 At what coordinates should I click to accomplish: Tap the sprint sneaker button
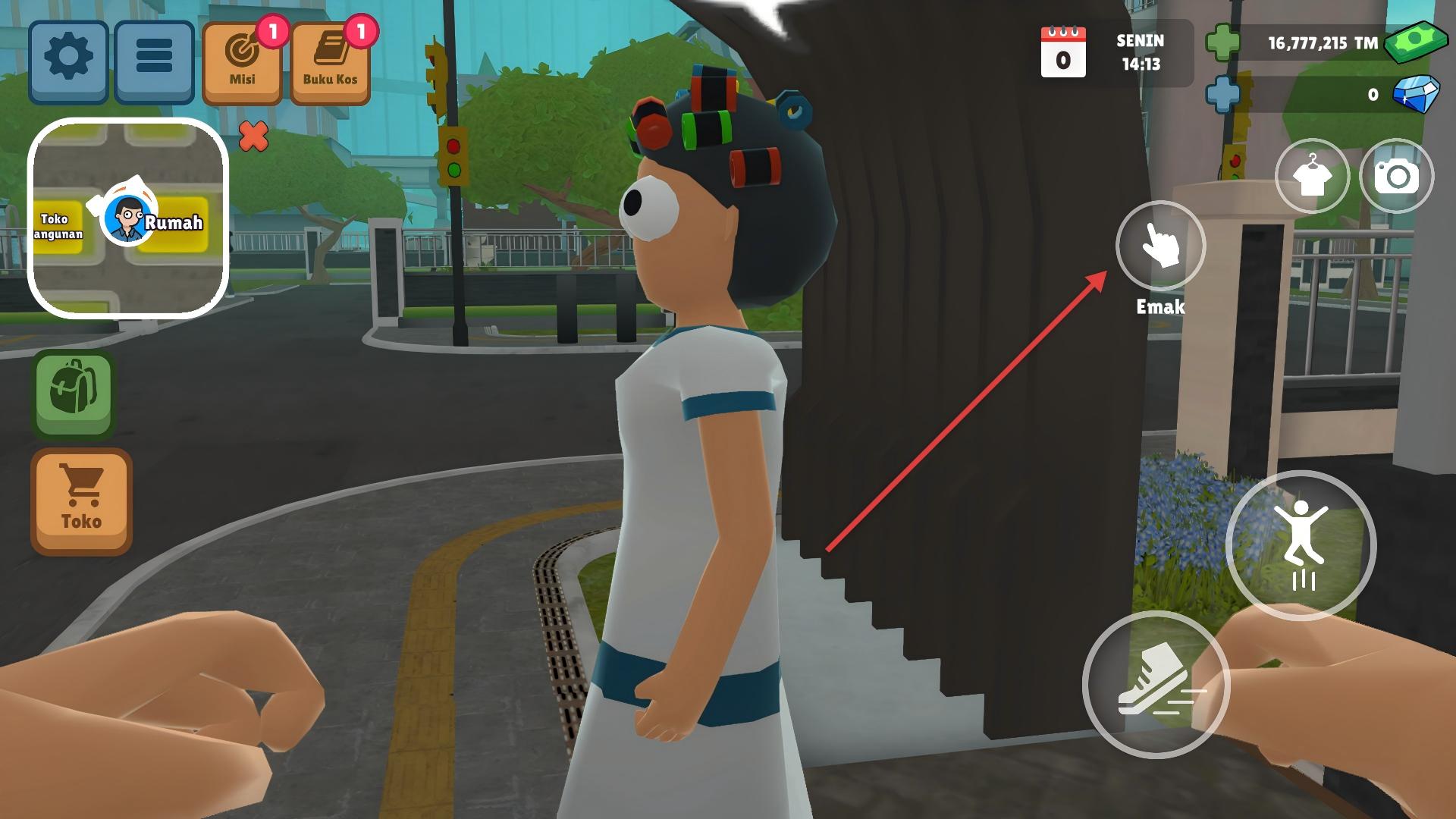coord(1155,685)
